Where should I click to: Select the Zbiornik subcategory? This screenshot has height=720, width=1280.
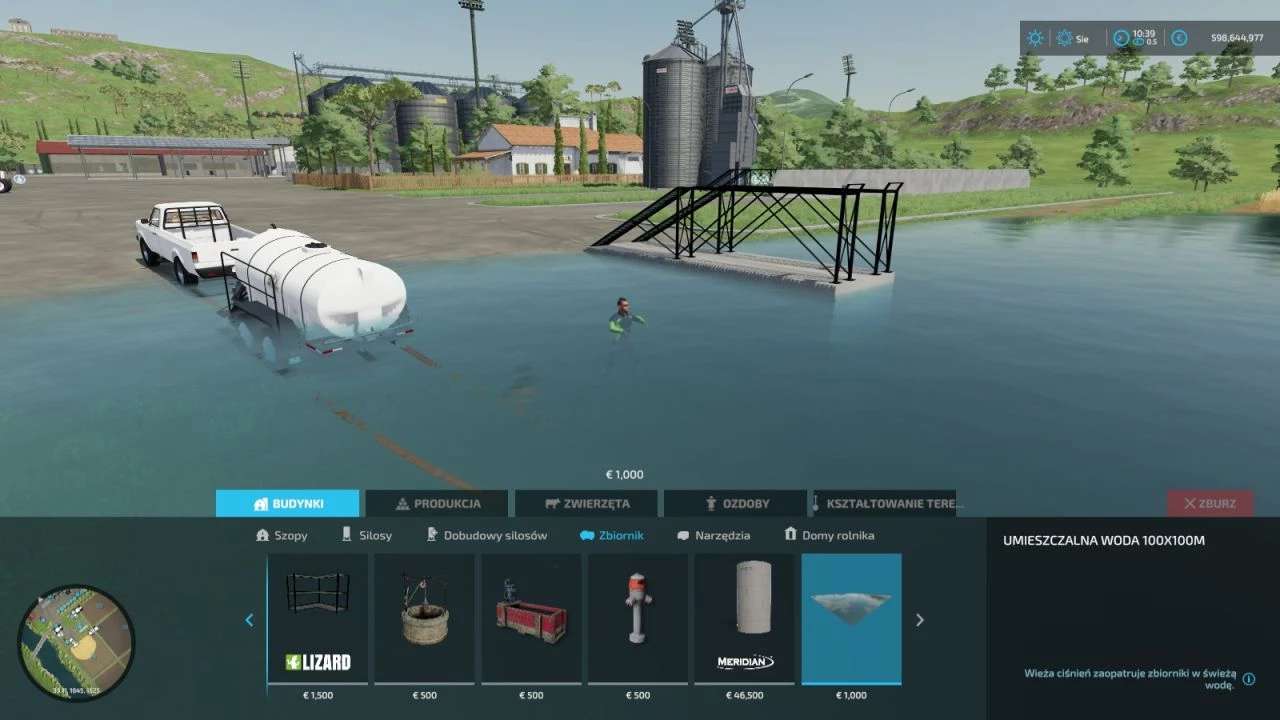point(612,535)
